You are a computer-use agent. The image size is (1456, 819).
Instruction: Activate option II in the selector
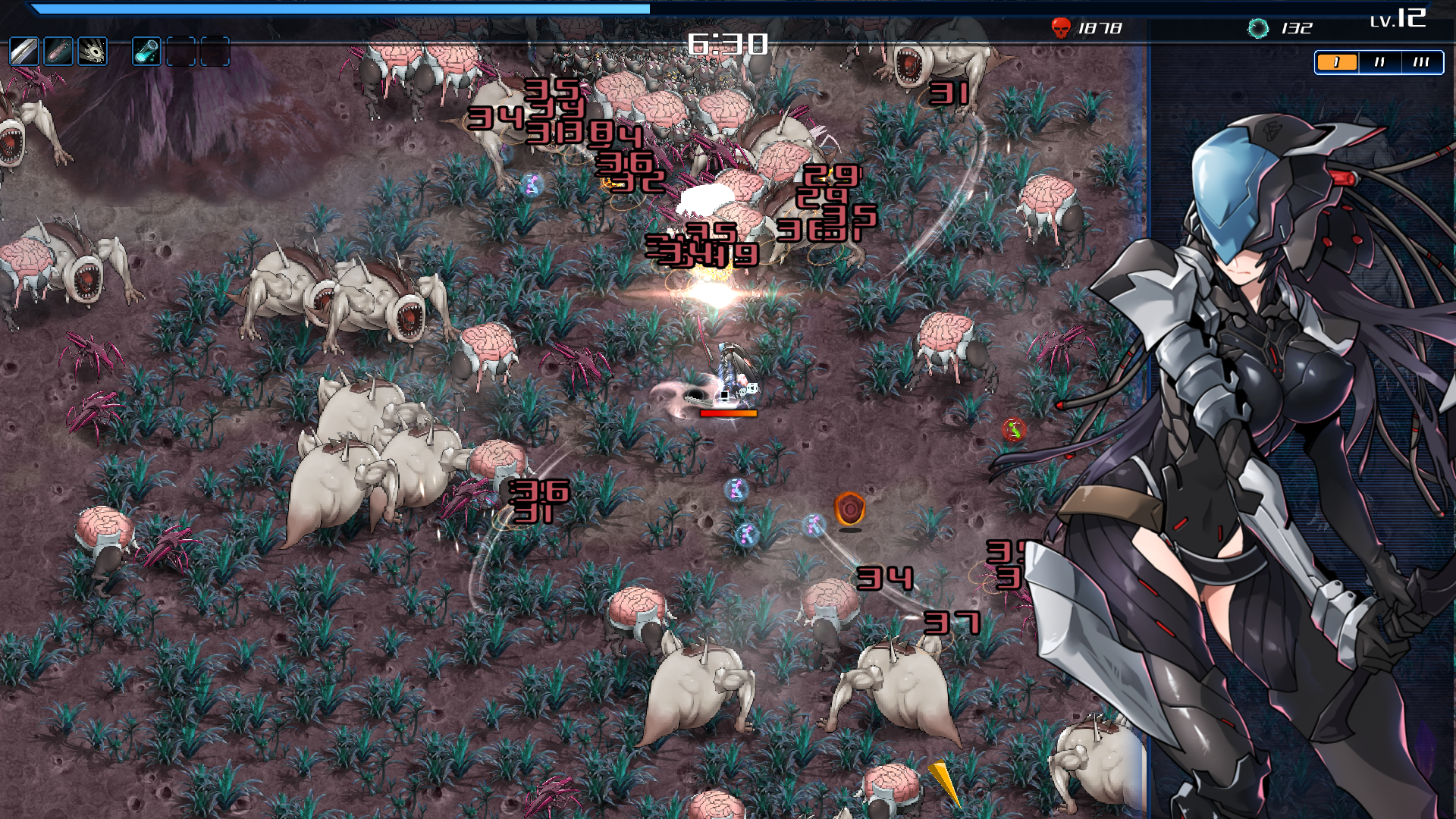click(1379, 62)
